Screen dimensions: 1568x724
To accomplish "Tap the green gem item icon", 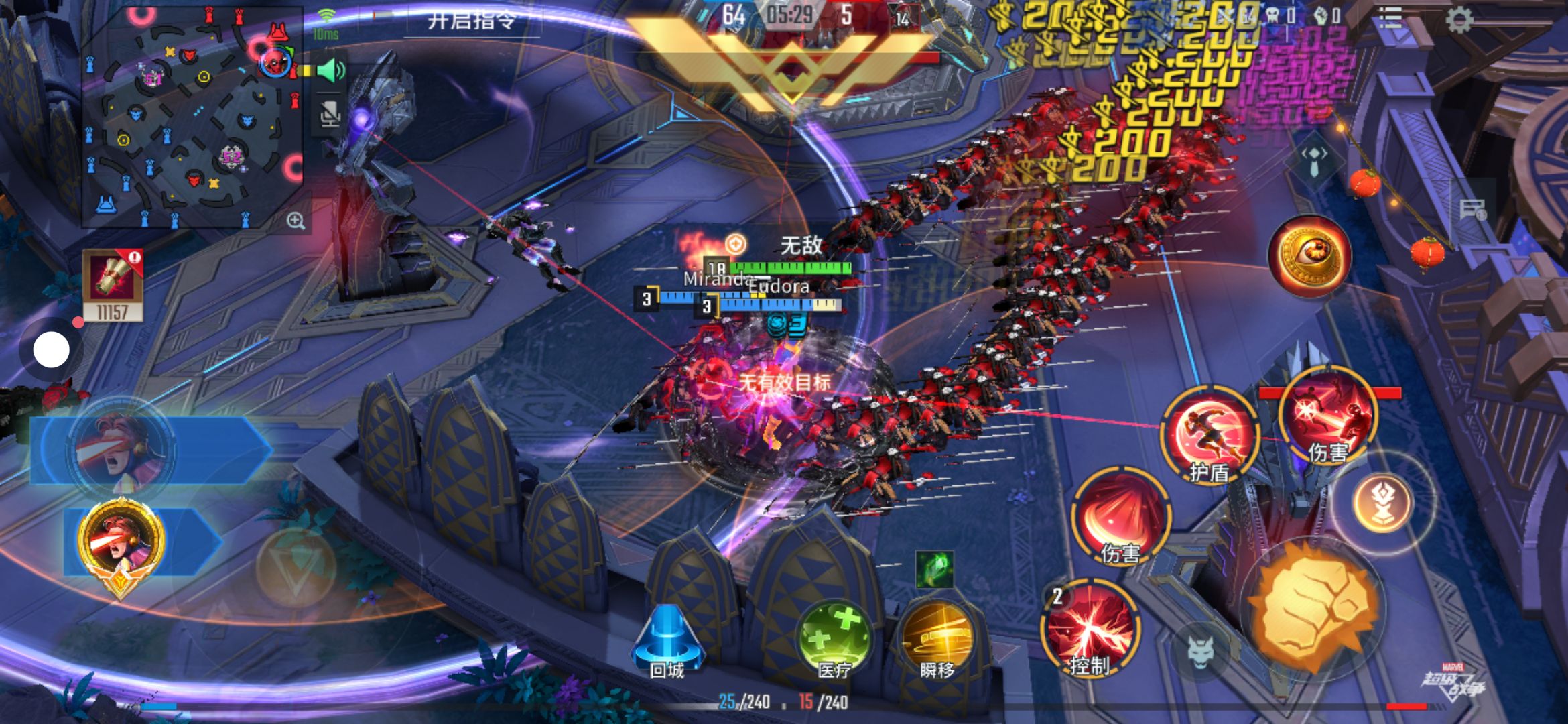I will (x=934, y=569).
